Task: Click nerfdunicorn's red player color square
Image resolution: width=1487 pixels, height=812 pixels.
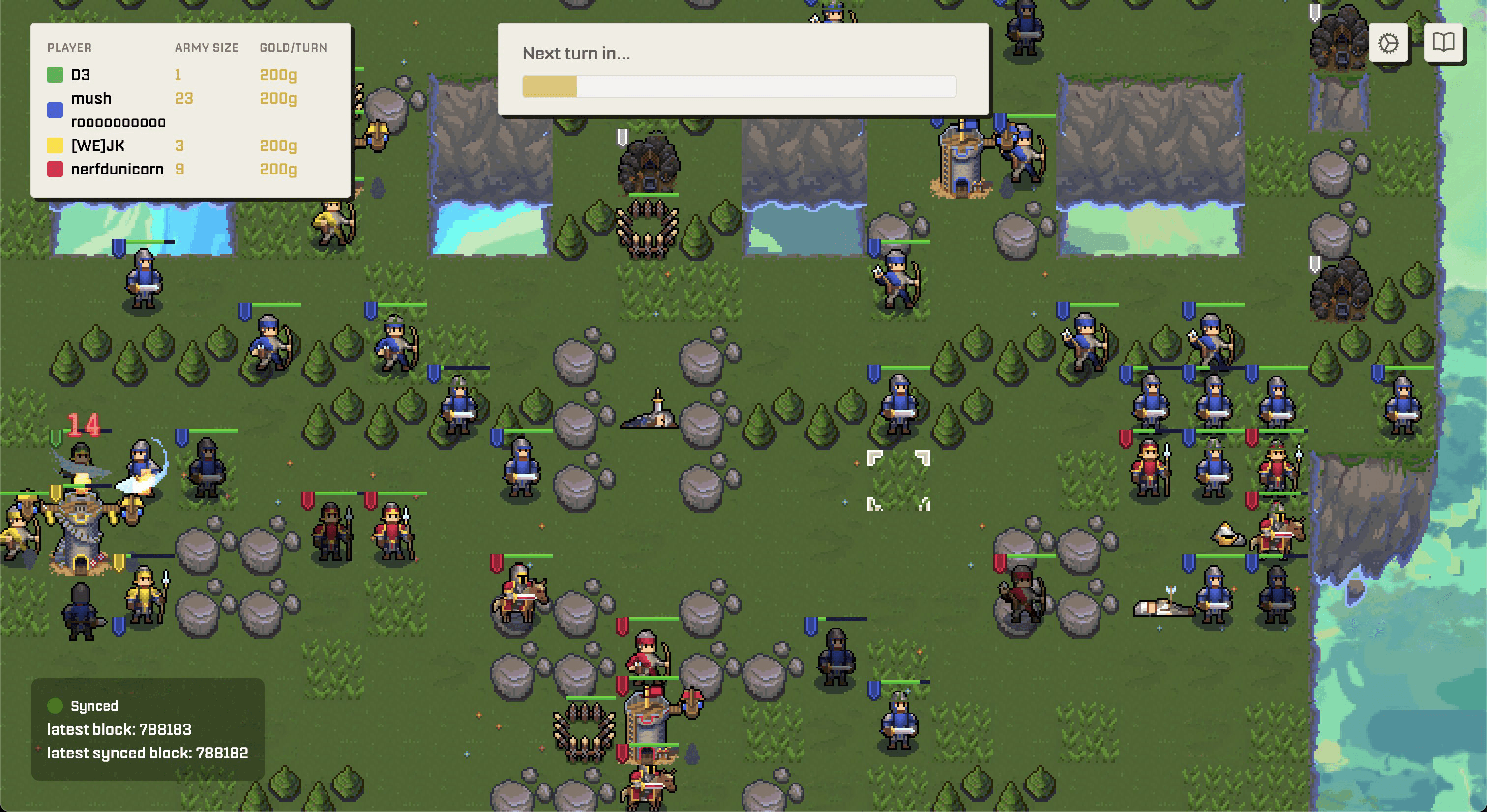Action: [x=55, y=169]
